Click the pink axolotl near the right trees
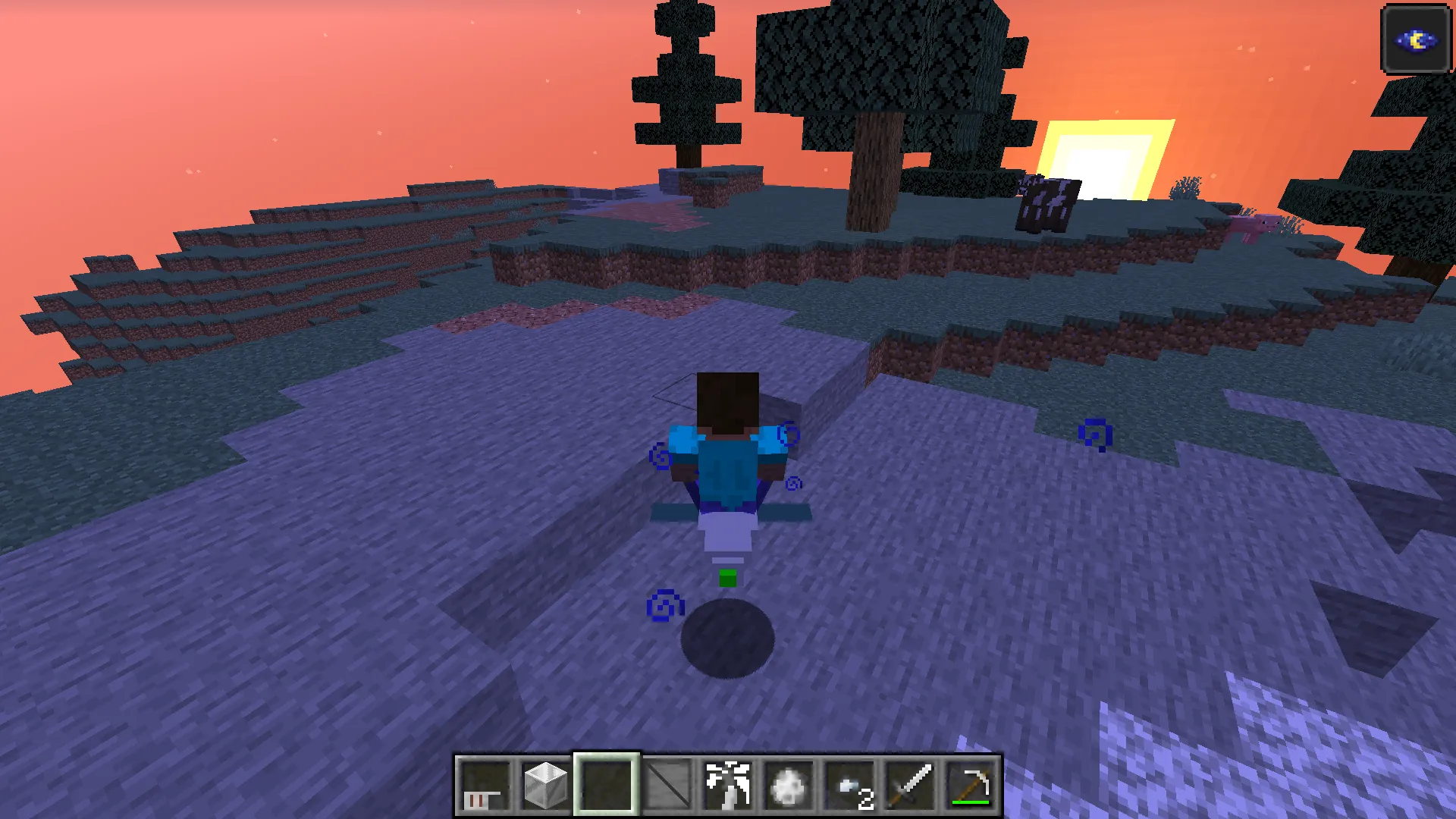The image size is (1456, 819). (x=1261, y=226)
